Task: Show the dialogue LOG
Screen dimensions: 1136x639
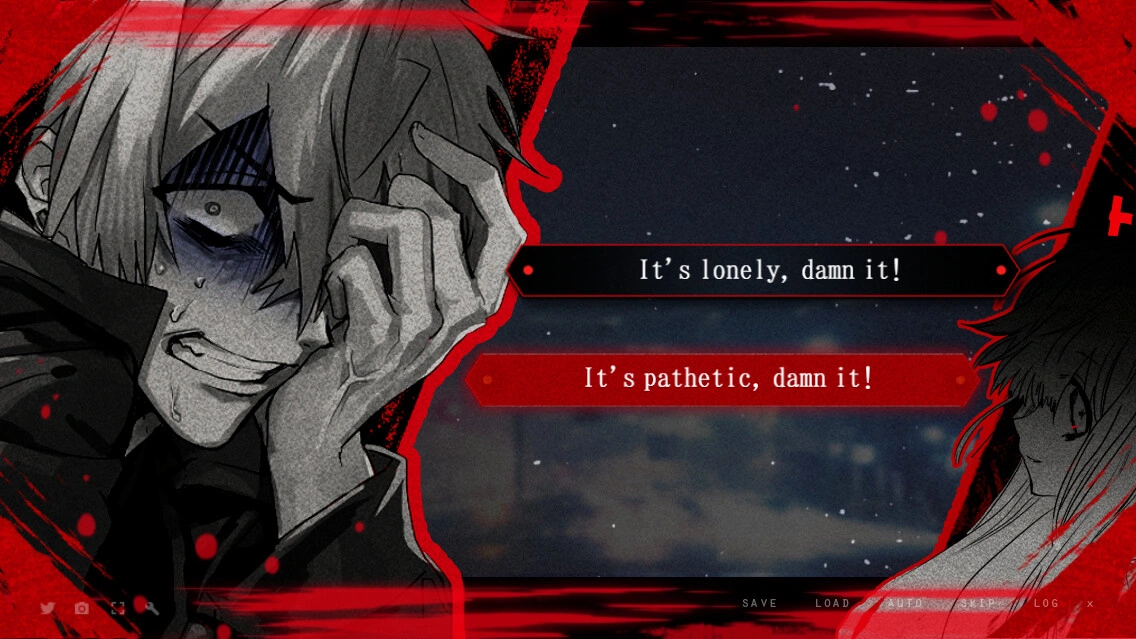Action: 1046,604
